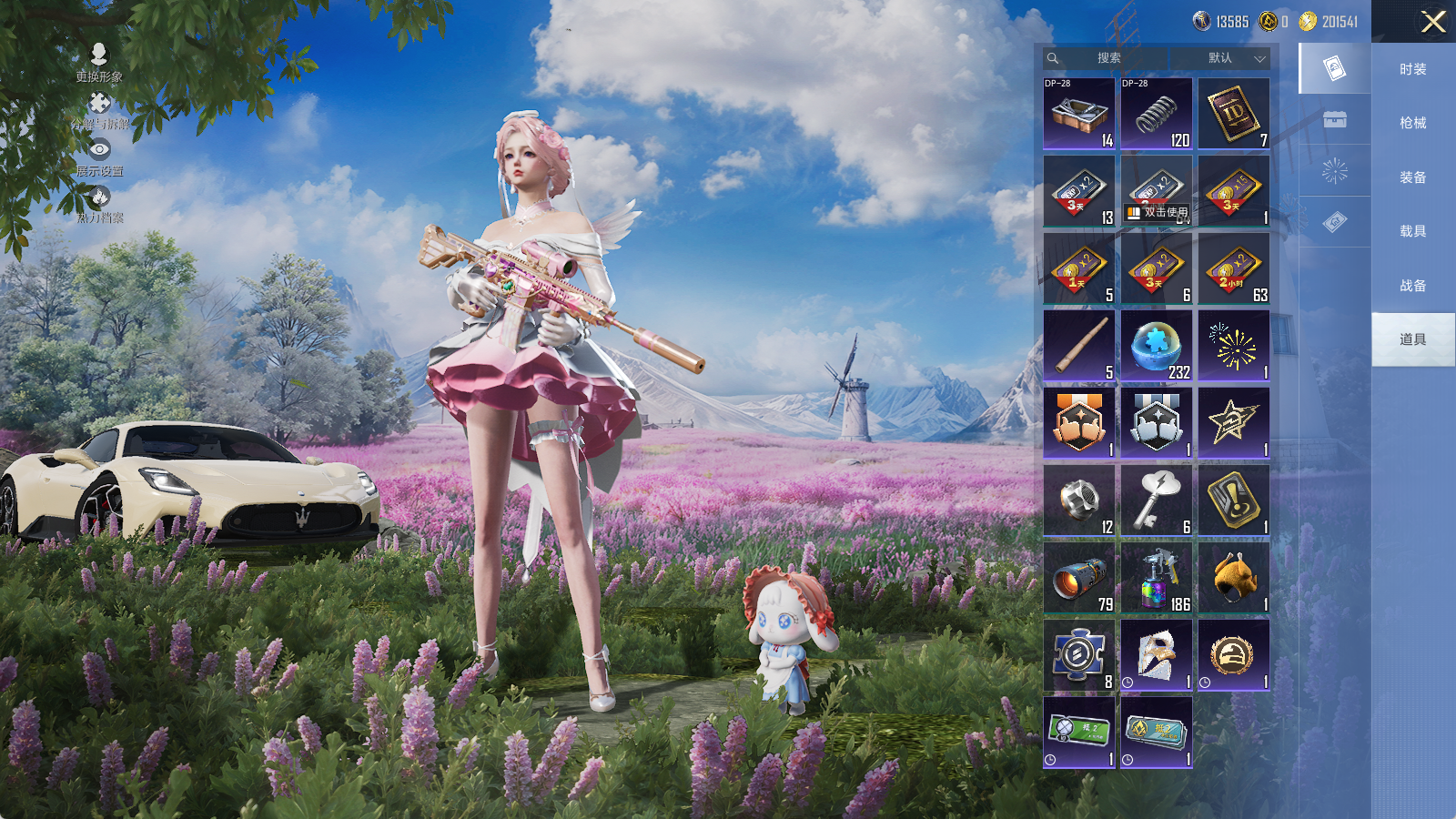
Task: Go to the 载具 (vehicles) tab
Action: click(1412, 231)
